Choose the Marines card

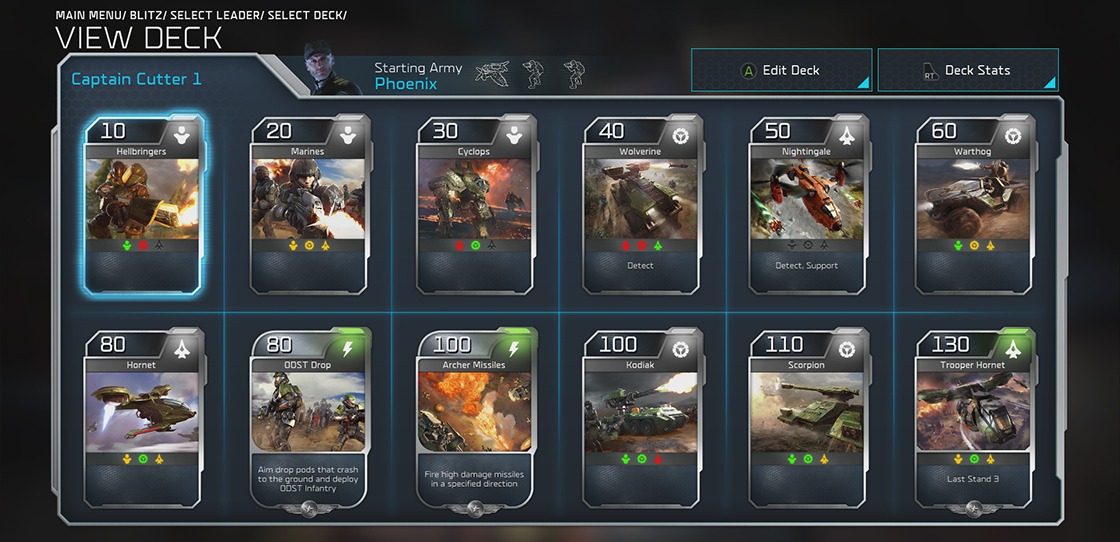(x=309, y=204)
